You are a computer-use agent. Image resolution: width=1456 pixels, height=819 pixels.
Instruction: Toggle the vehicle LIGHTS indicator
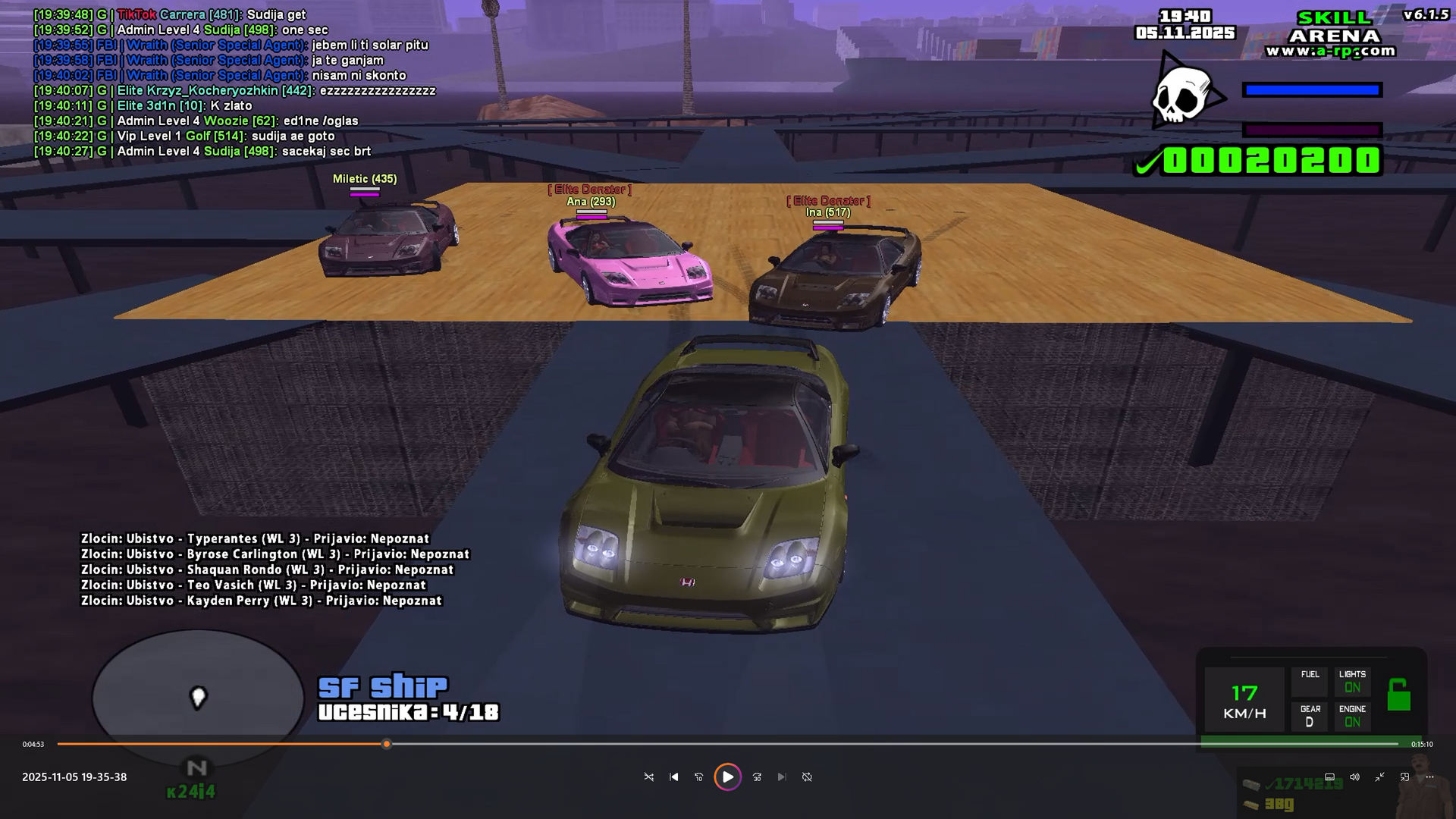1353,680
